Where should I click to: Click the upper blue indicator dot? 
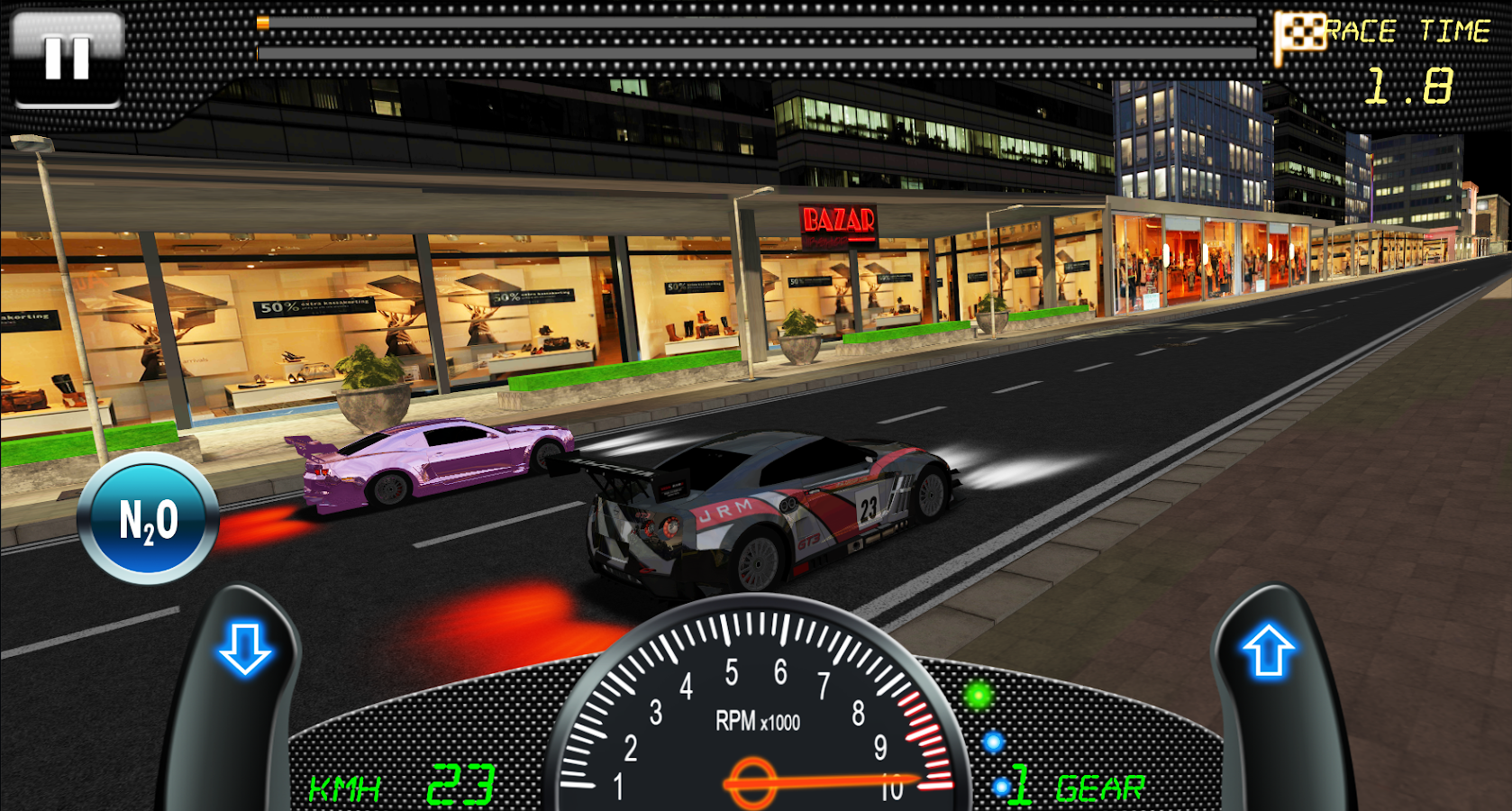994,743
